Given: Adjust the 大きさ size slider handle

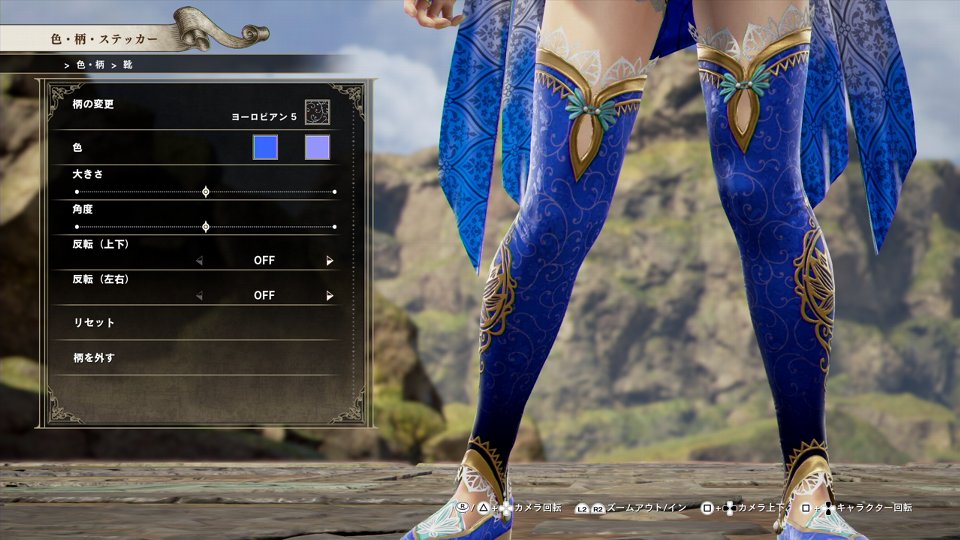Looking at the screenshot, I should [x=206, y=191].
